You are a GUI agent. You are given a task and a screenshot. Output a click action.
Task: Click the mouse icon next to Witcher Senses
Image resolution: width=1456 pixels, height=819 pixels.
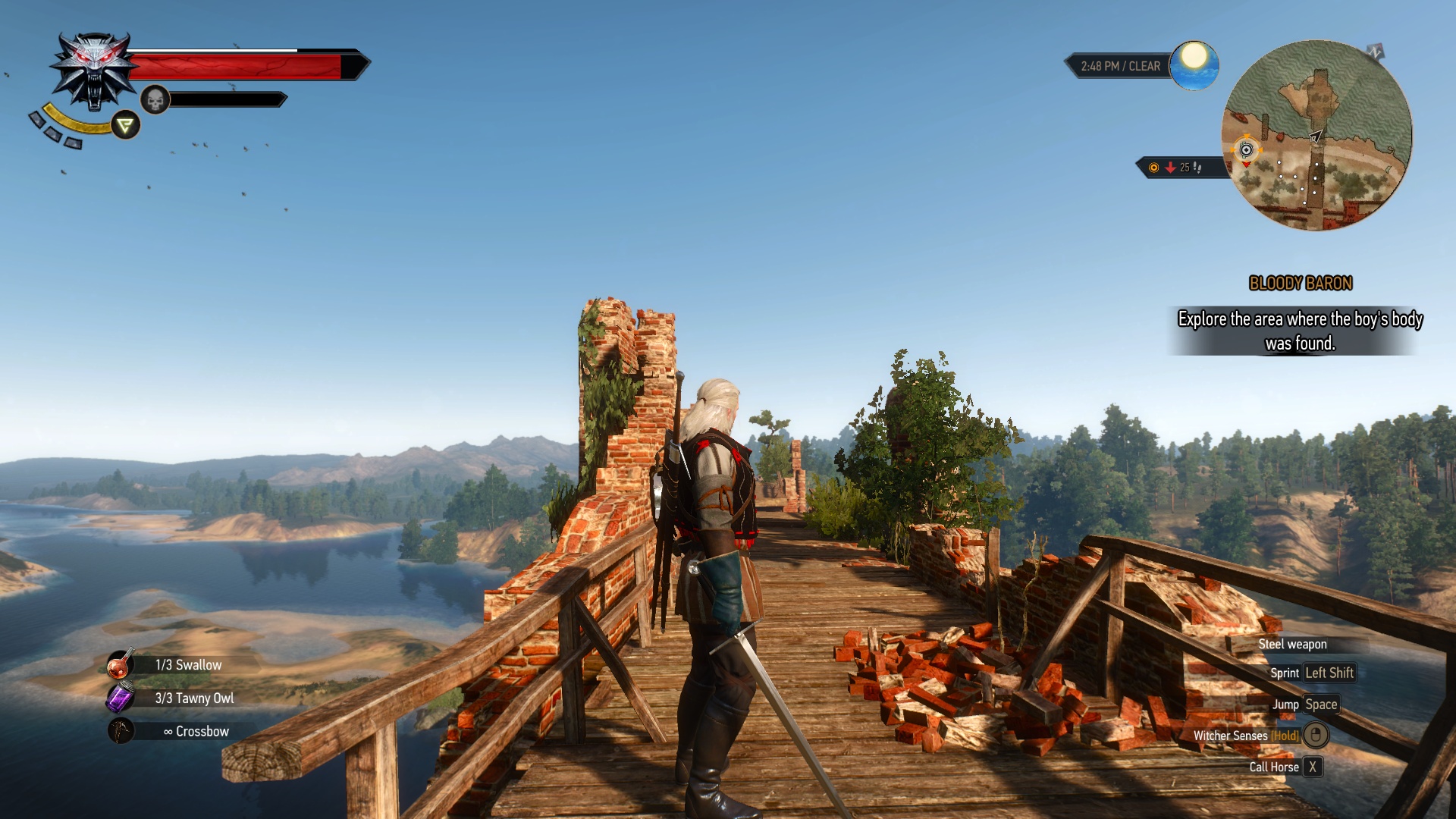tap(1317, 736)
